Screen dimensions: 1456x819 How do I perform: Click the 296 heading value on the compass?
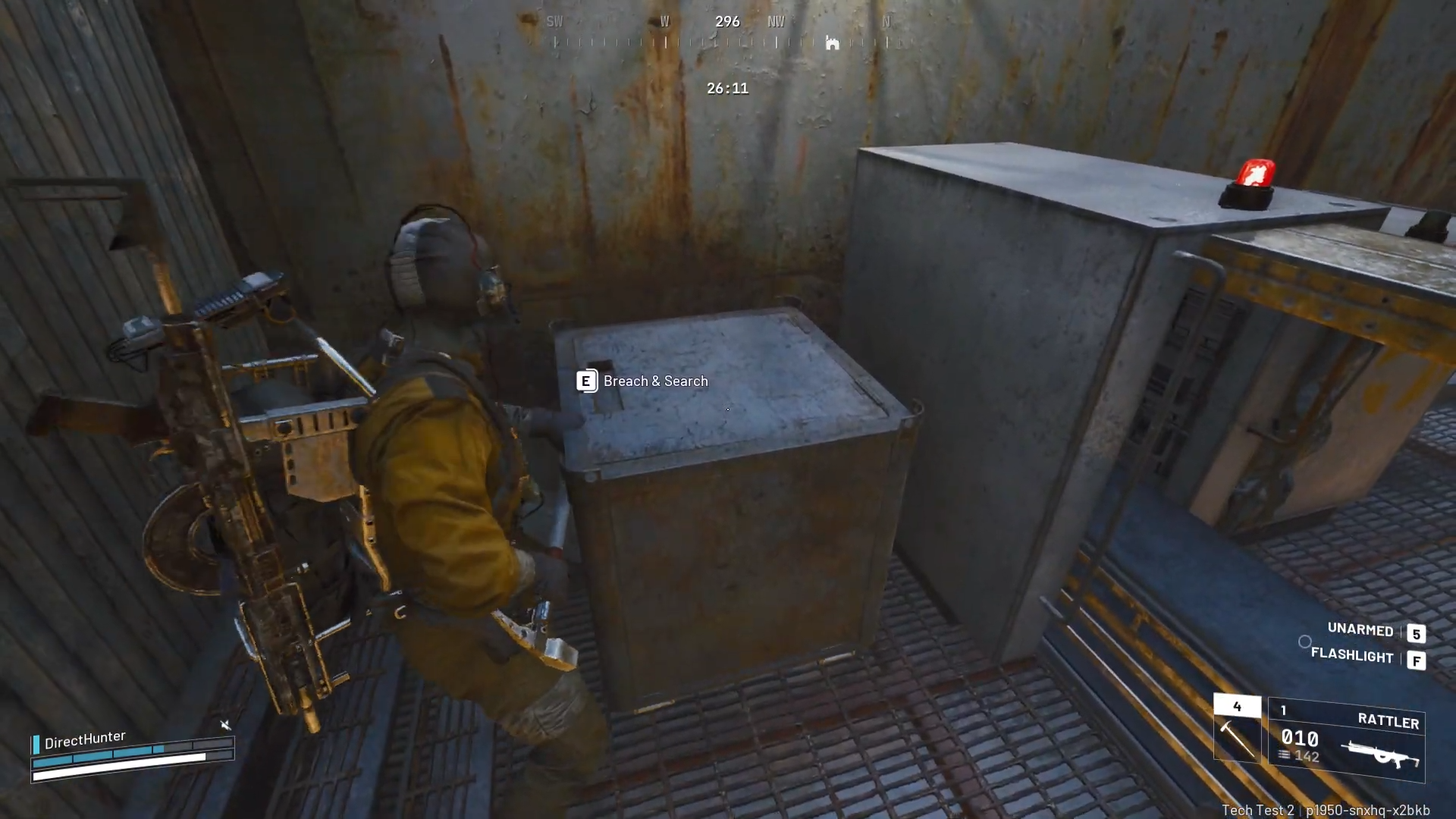click(x=727, y=21)
